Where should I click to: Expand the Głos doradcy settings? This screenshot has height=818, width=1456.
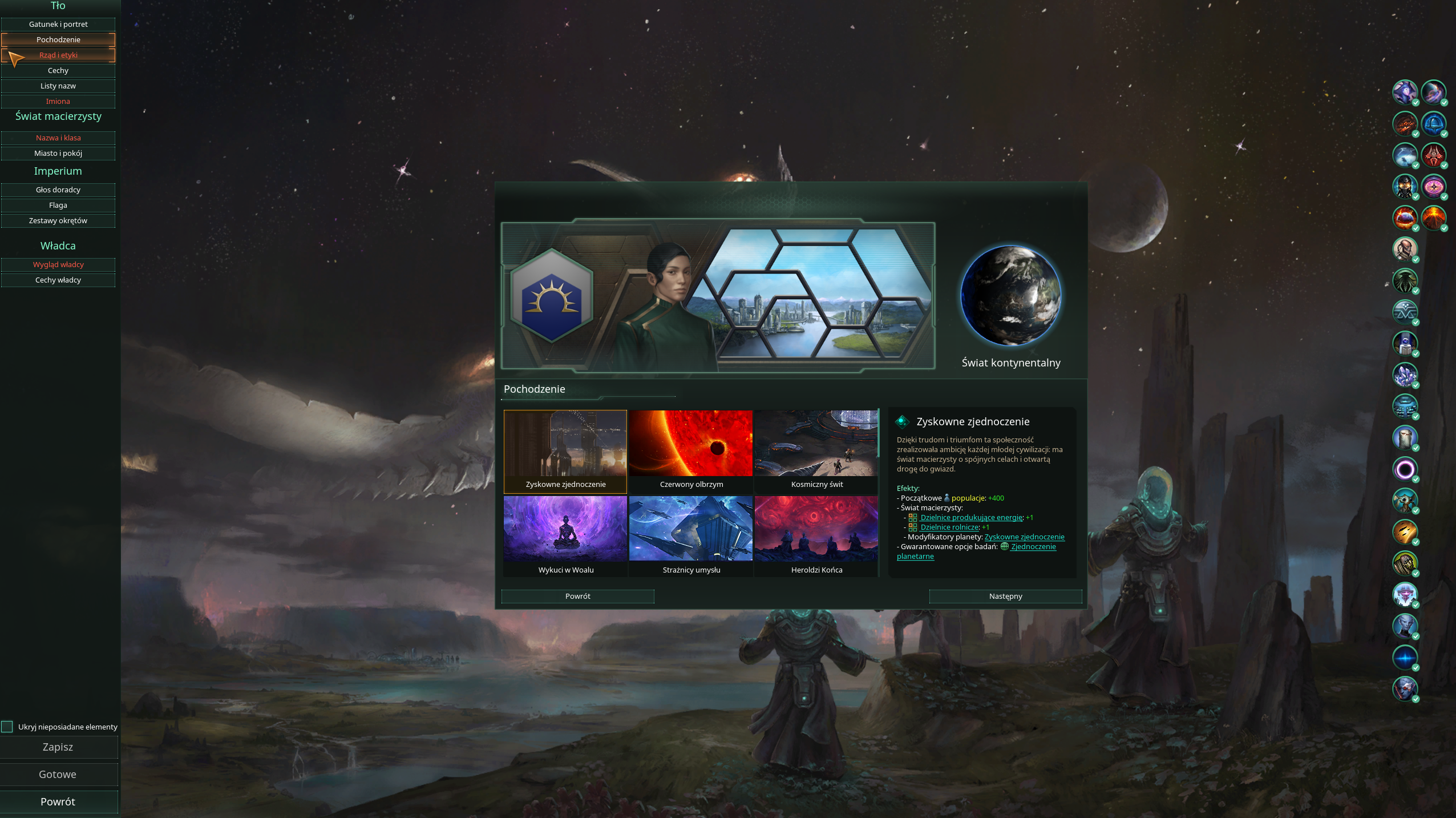[59, 190]
